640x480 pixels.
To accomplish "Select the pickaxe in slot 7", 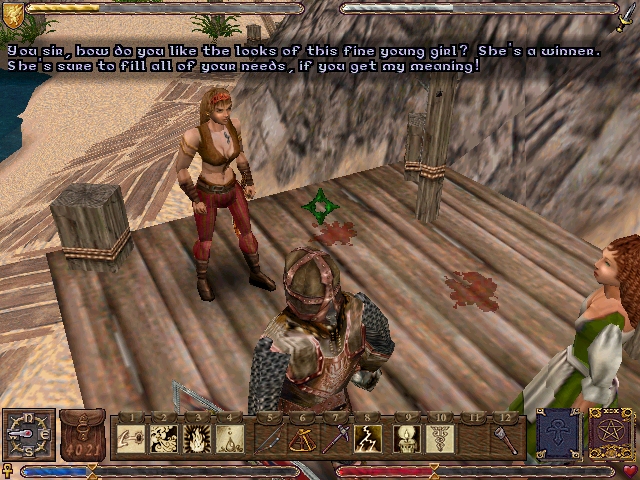I will tap(336, 438).
